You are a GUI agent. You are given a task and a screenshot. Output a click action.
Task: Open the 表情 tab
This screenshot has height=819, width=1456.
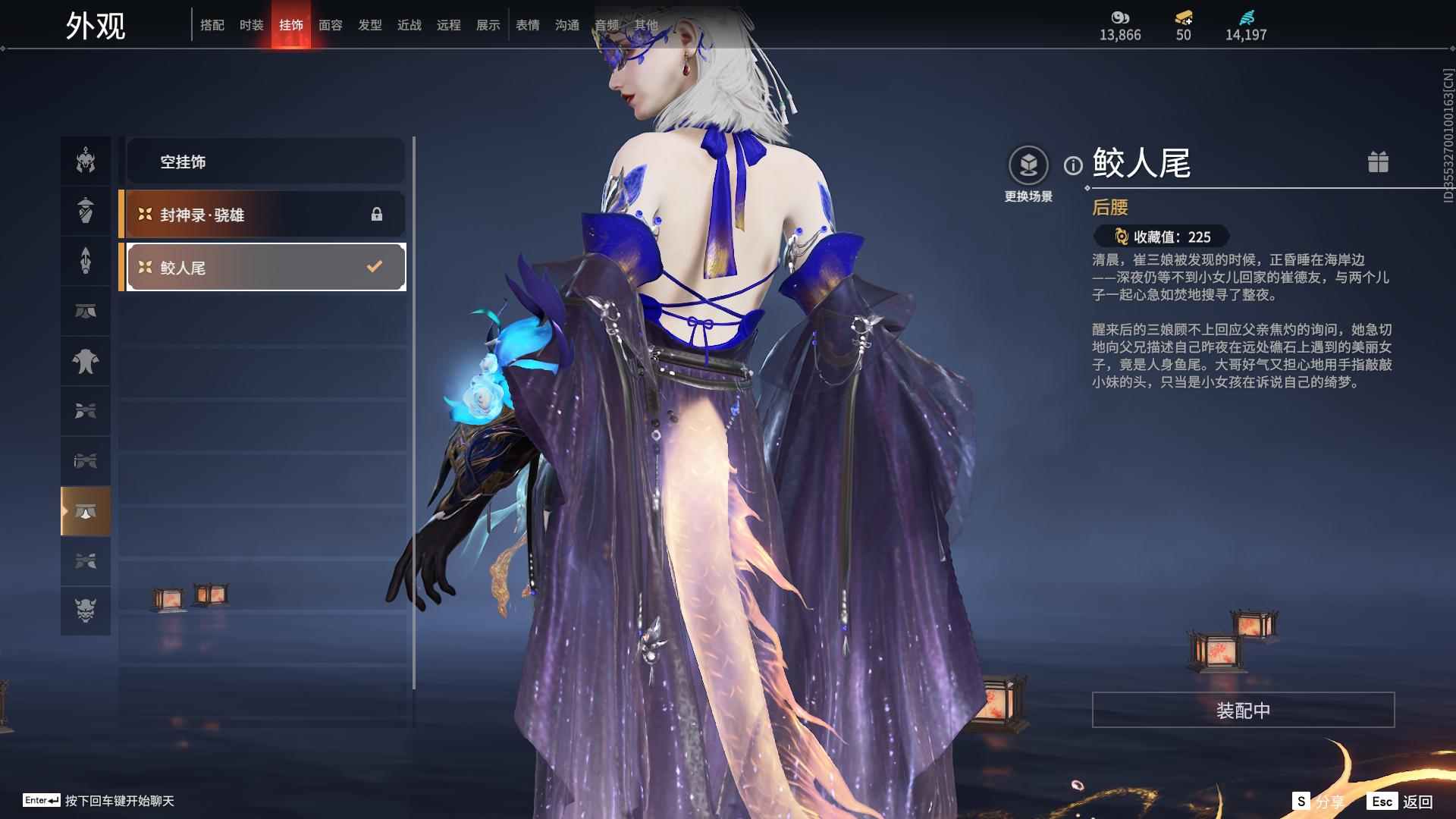click(x=528, y=26)
